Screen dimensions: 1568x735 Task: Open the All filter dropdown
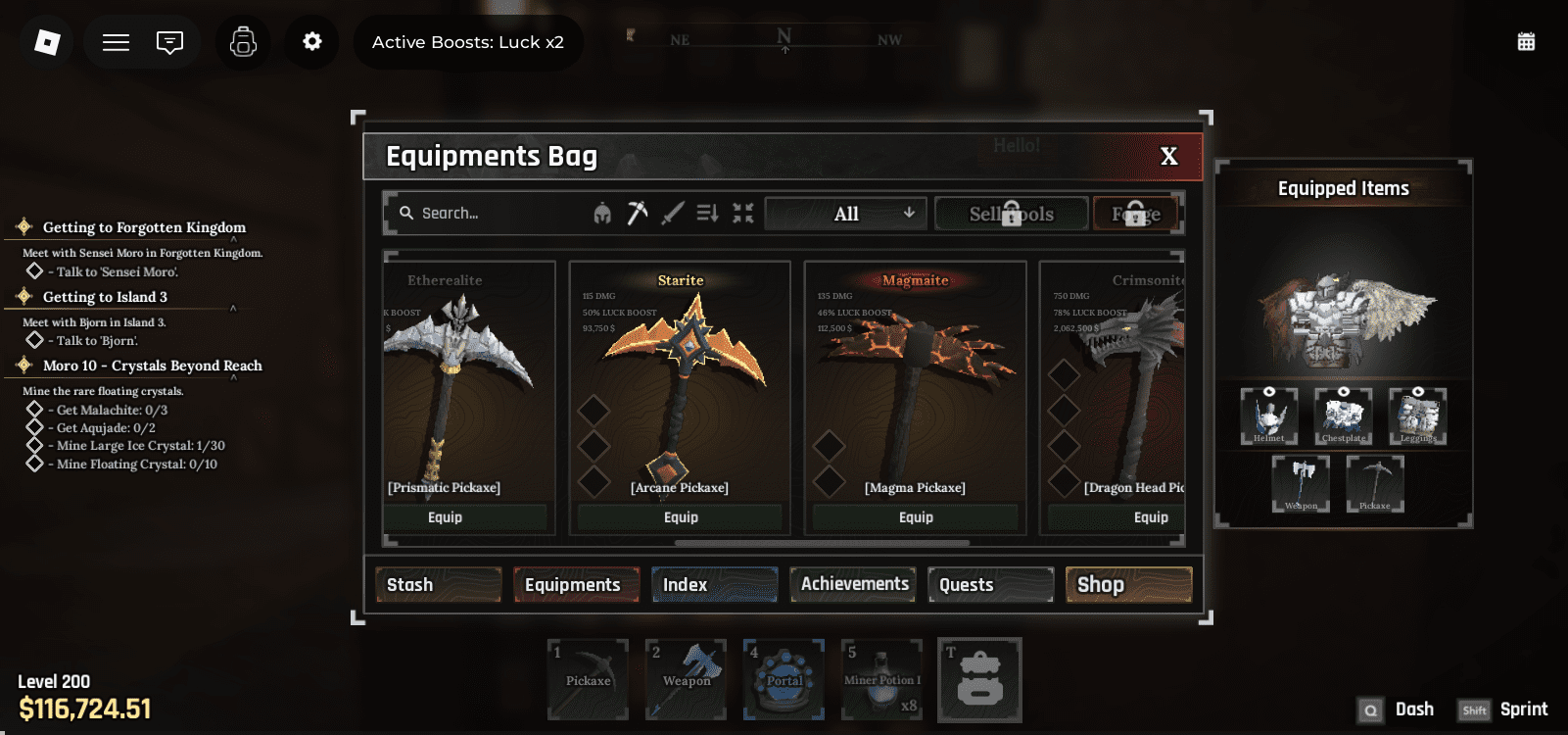tap(846, 214)
